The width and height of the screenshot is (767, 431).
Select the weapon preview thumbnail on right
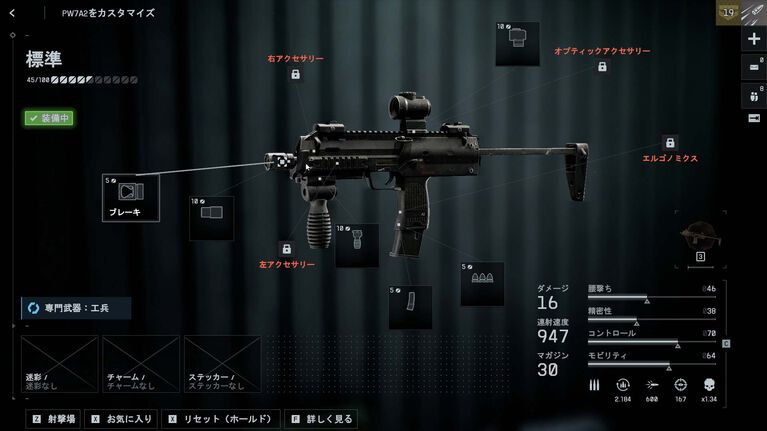click(x=701, y=239)
